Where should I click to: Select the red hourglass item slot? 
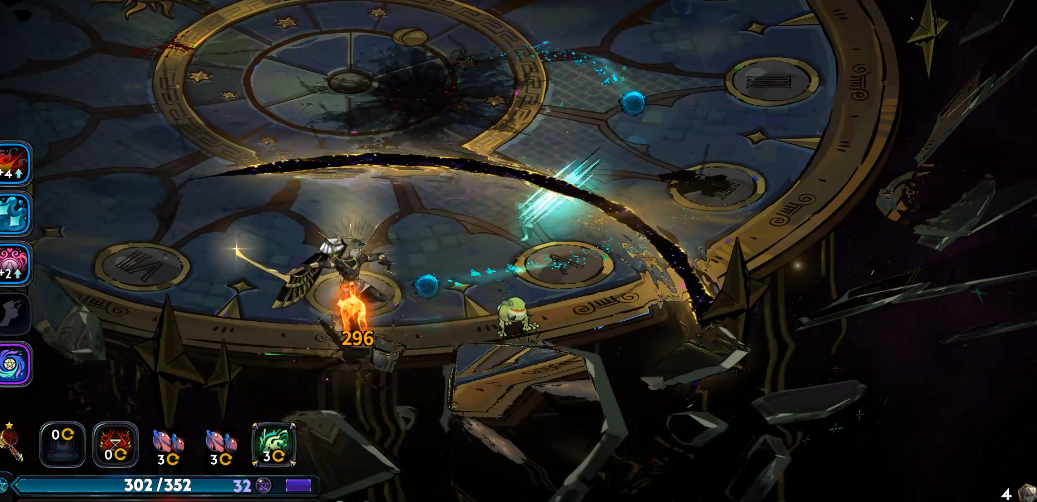[x=115, y=443]
